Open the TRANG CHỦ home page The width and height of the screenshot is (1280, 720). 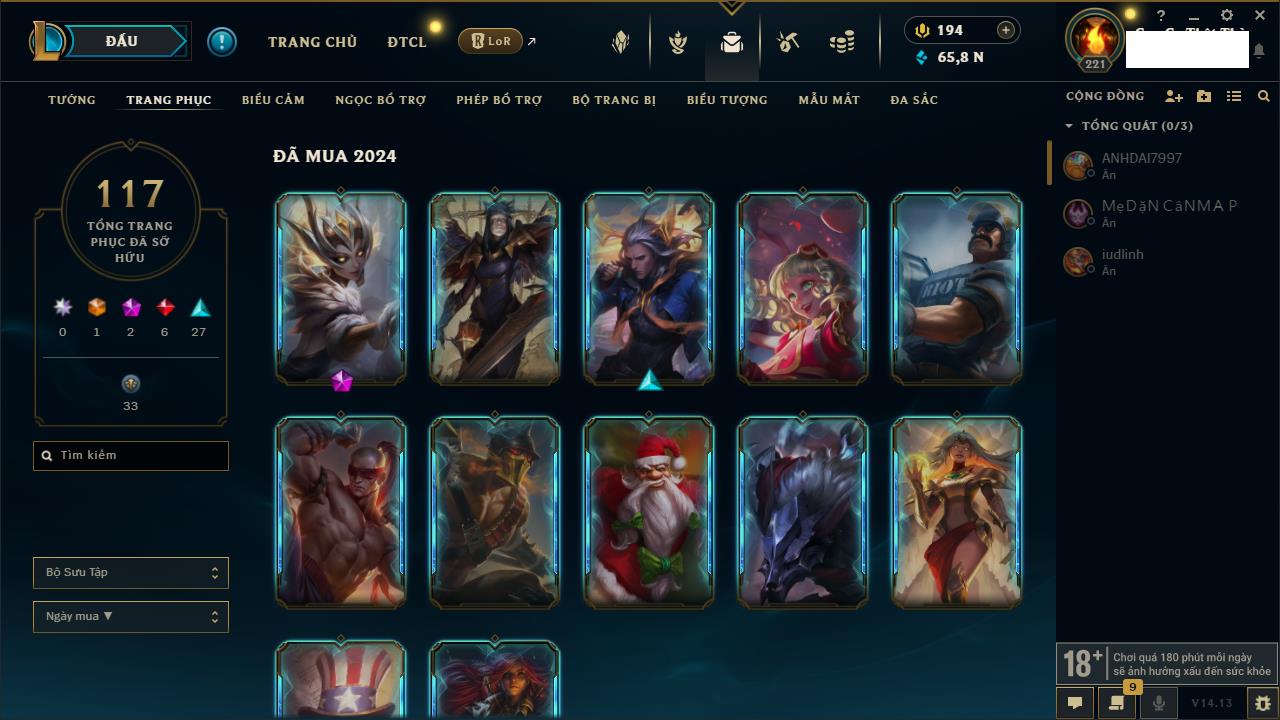pyautogui.click(x=312, y=42)
